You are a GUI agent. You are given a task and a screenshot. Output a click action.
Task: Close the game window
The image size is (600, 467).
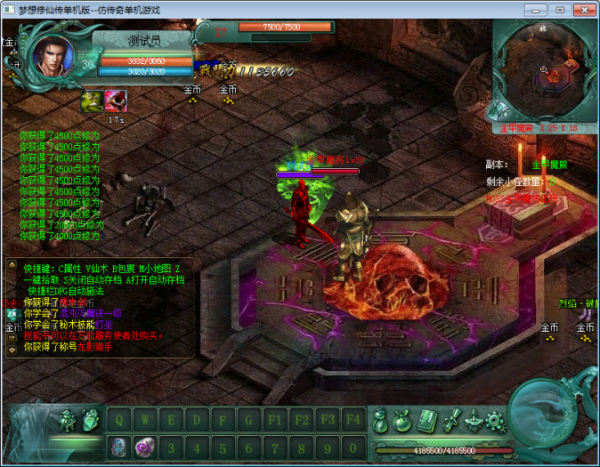click(589, 9)
